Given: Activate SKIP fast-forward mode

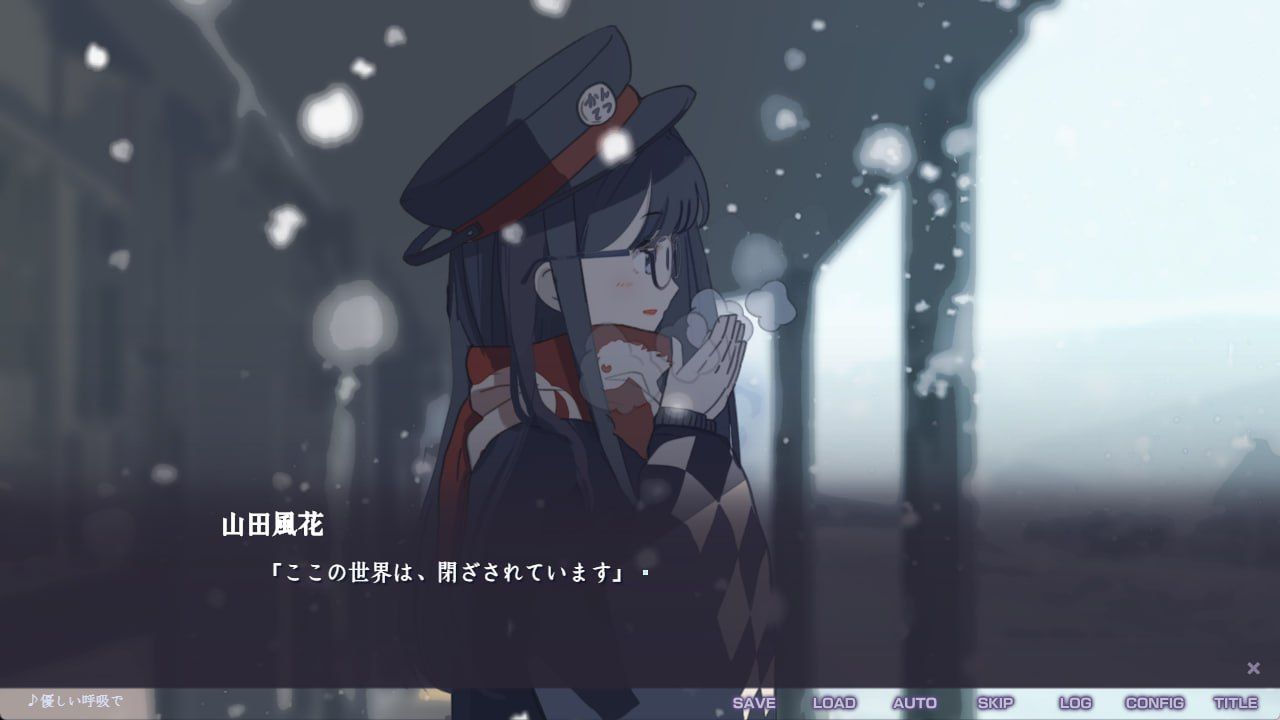Looking at the screenshot, I should 995,703.
